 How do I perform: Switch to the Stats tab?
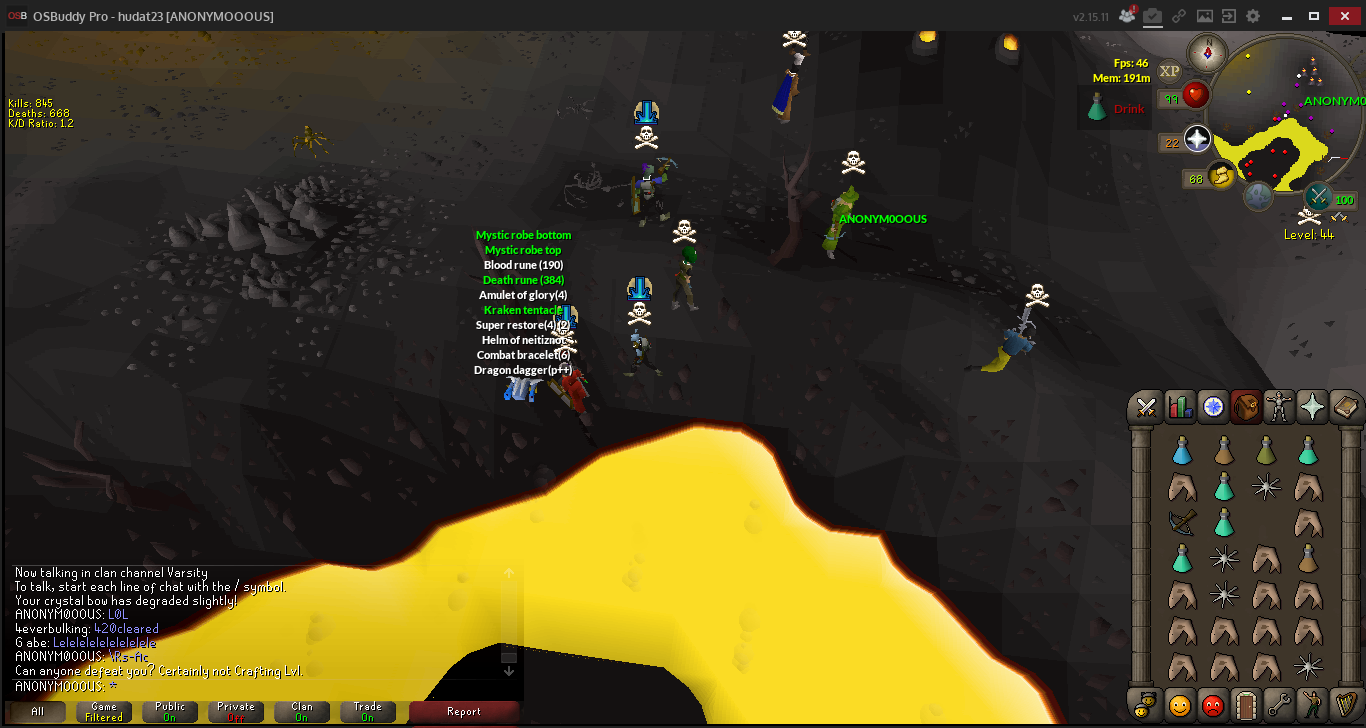pos(1180,407)
